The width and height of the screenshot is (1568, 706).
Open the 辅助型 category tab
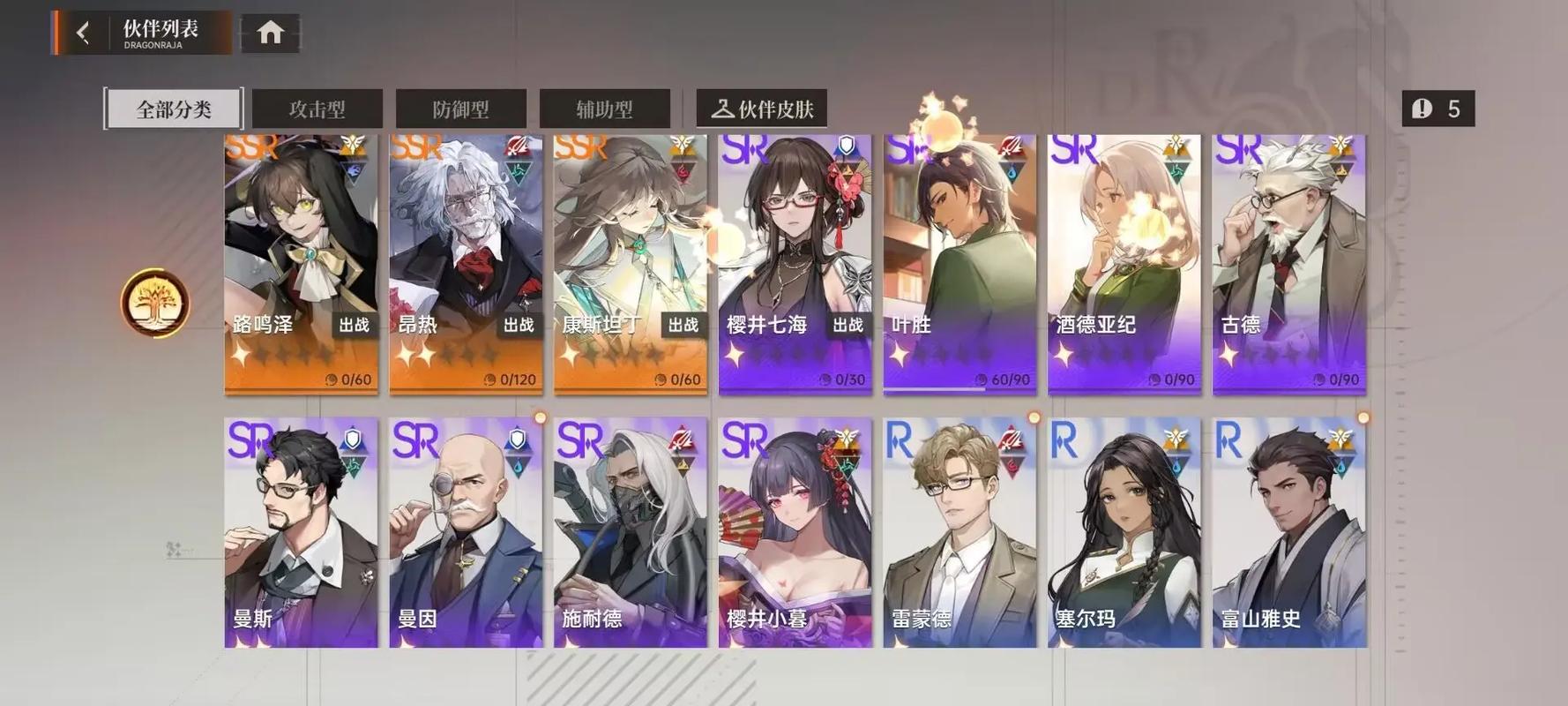tap(605, 108)
